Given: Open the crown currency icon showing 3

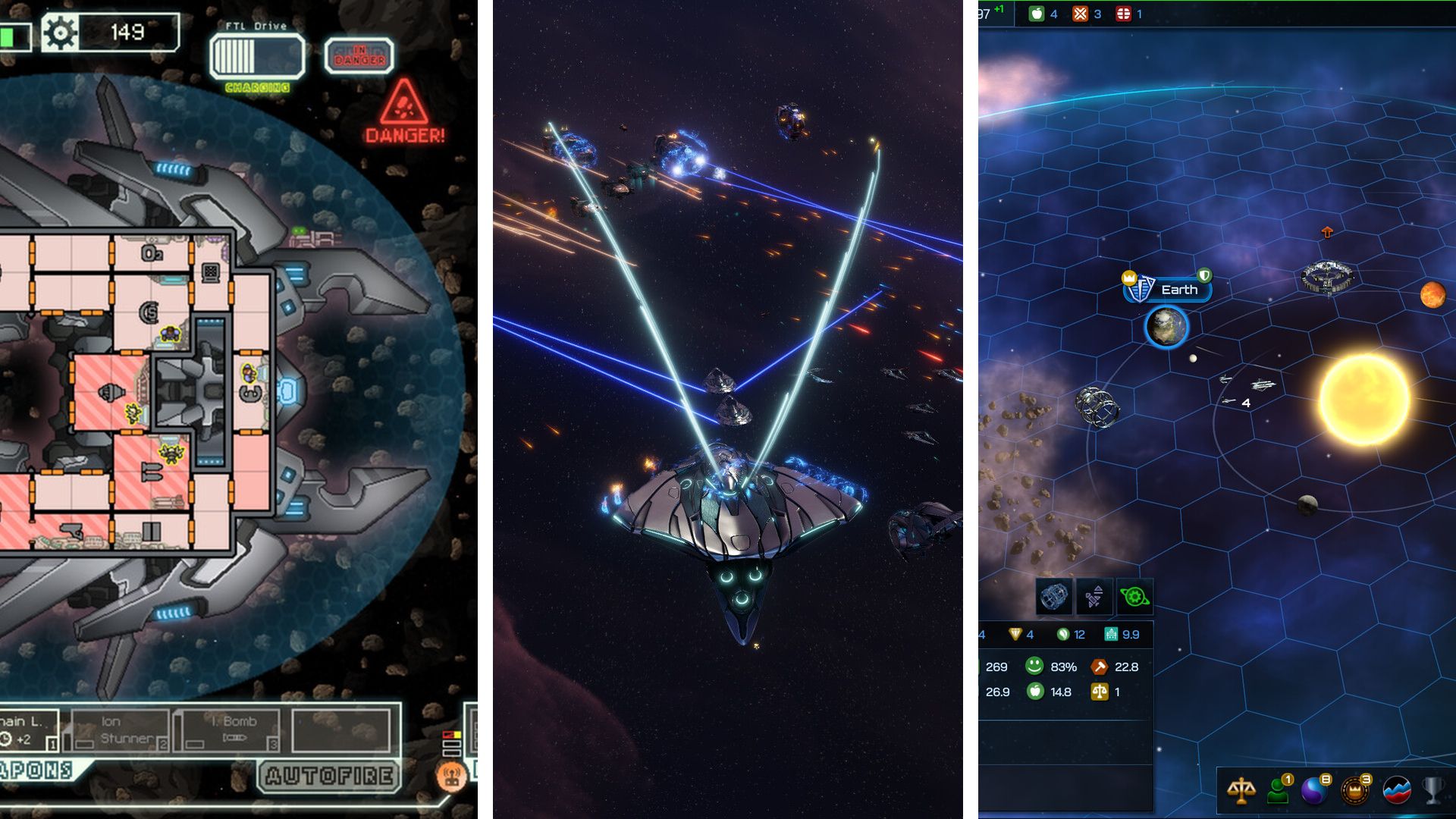Looking at the screenshot, I should tap(1354, 791).
